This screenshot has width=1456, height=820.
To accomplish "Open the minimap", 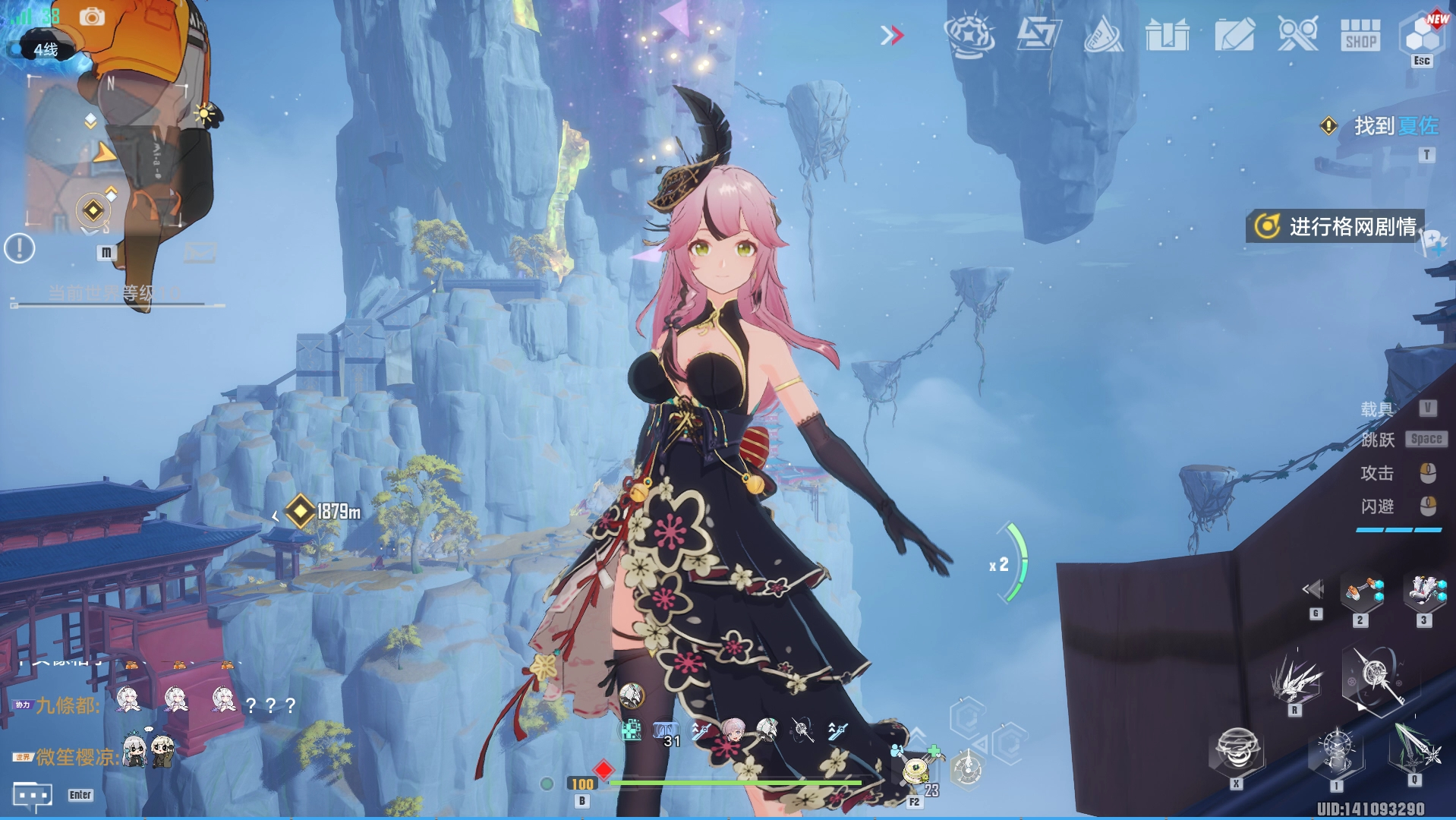I will [106, 152].
